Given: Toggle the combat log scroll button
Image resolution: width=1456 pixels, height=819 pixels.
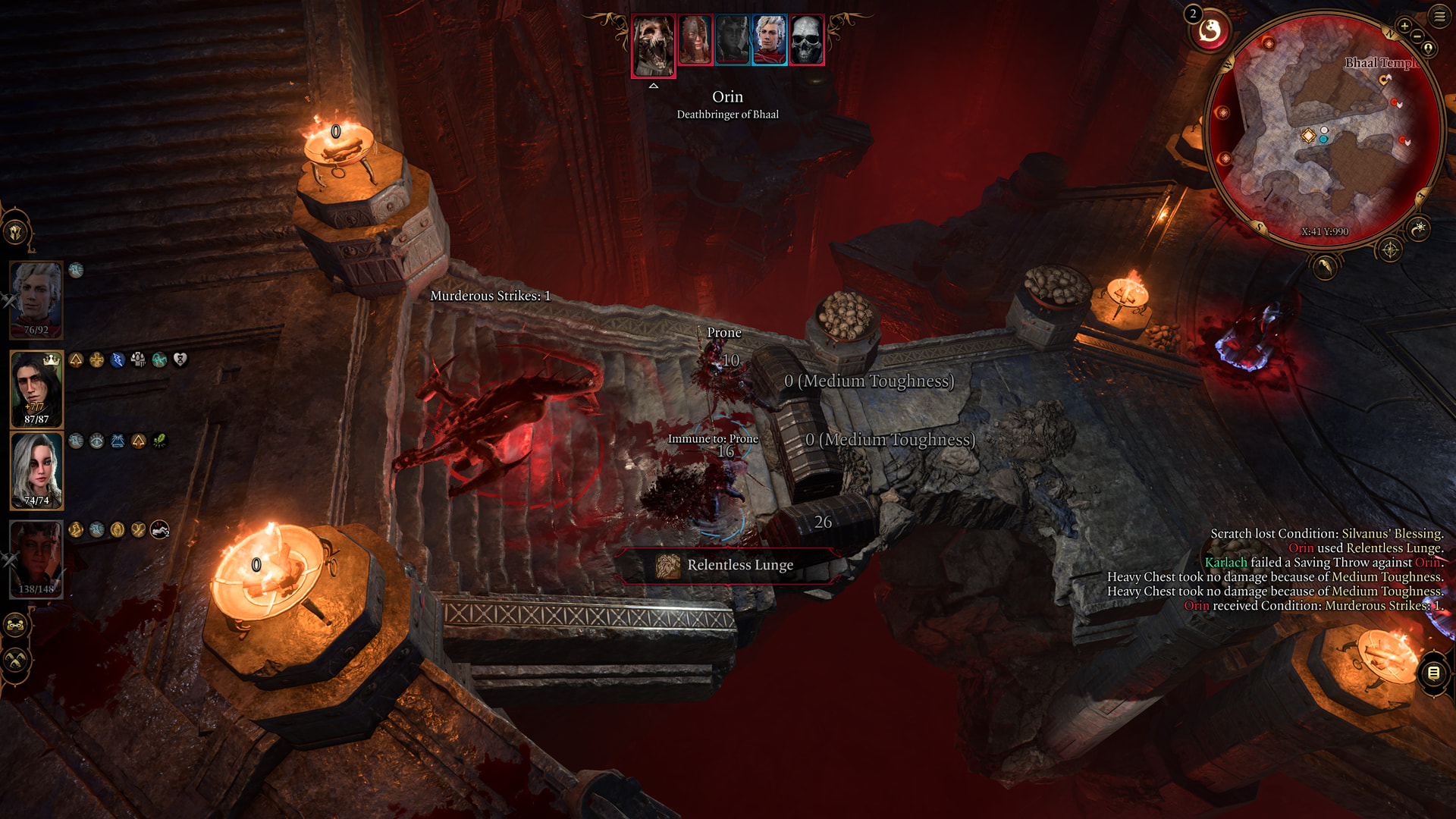Looking at the screenshot, I should (x=1433, y=673).
